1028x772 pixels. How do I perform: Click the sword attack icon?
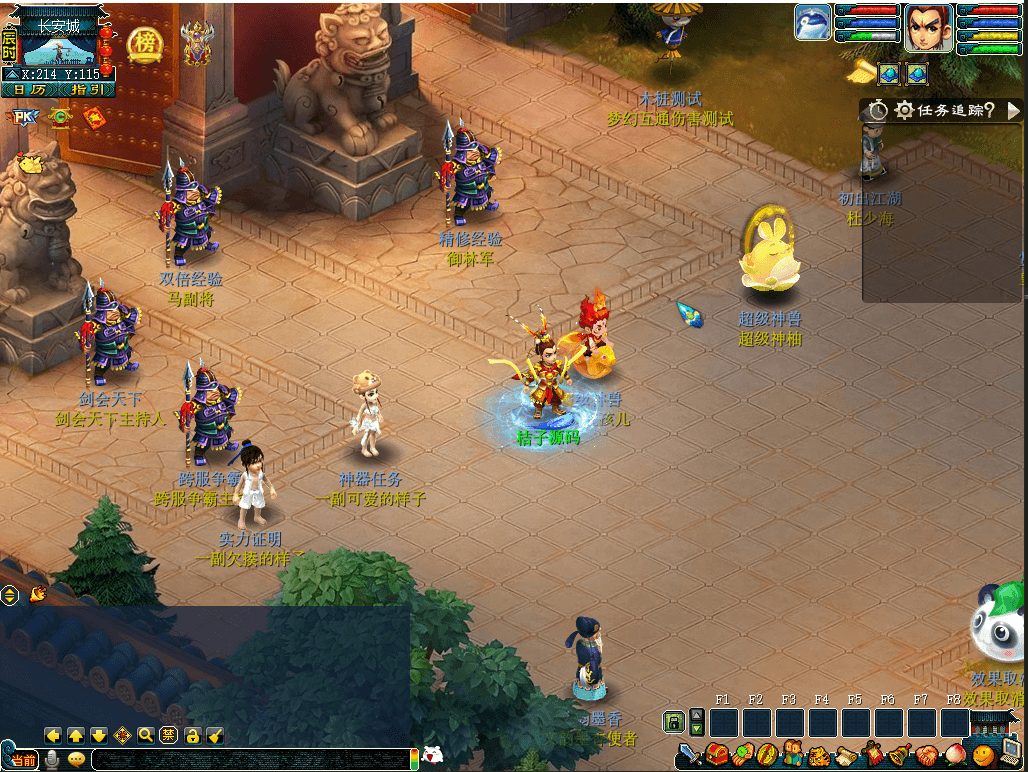[x=690, y=754]
